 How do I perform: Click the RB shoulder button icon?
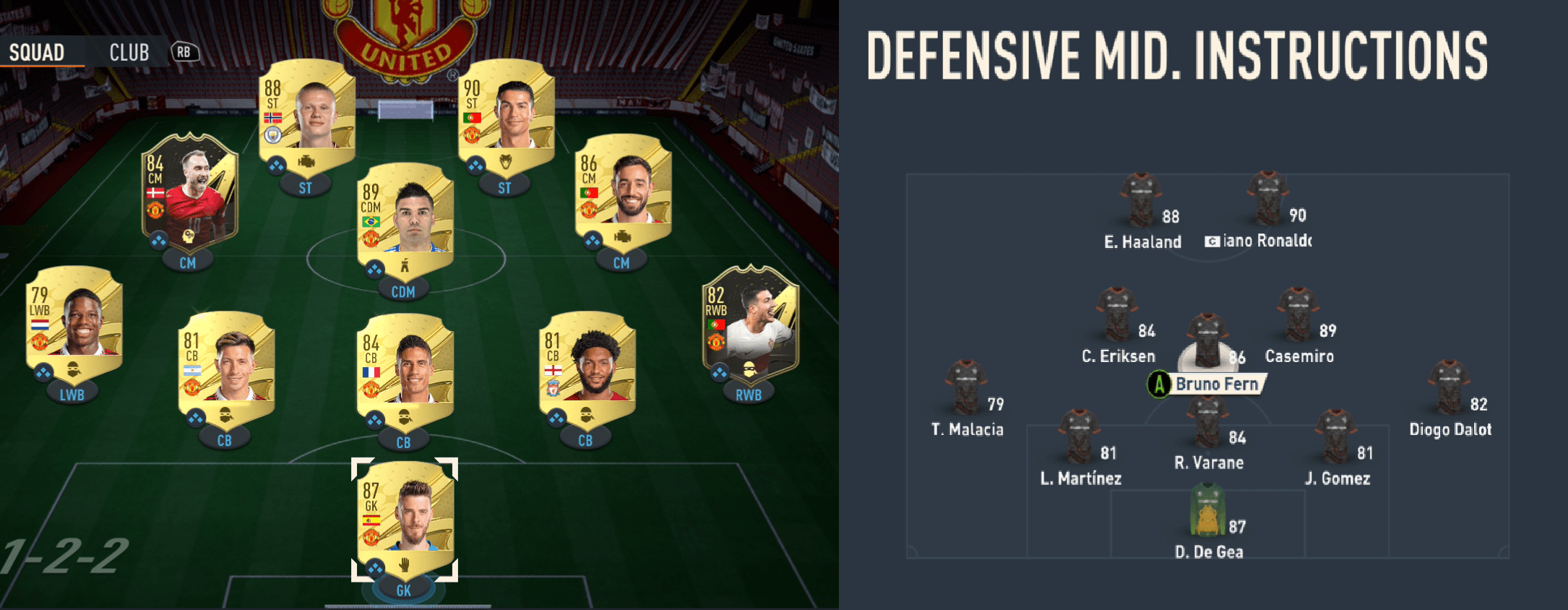(x=184, y=51)
